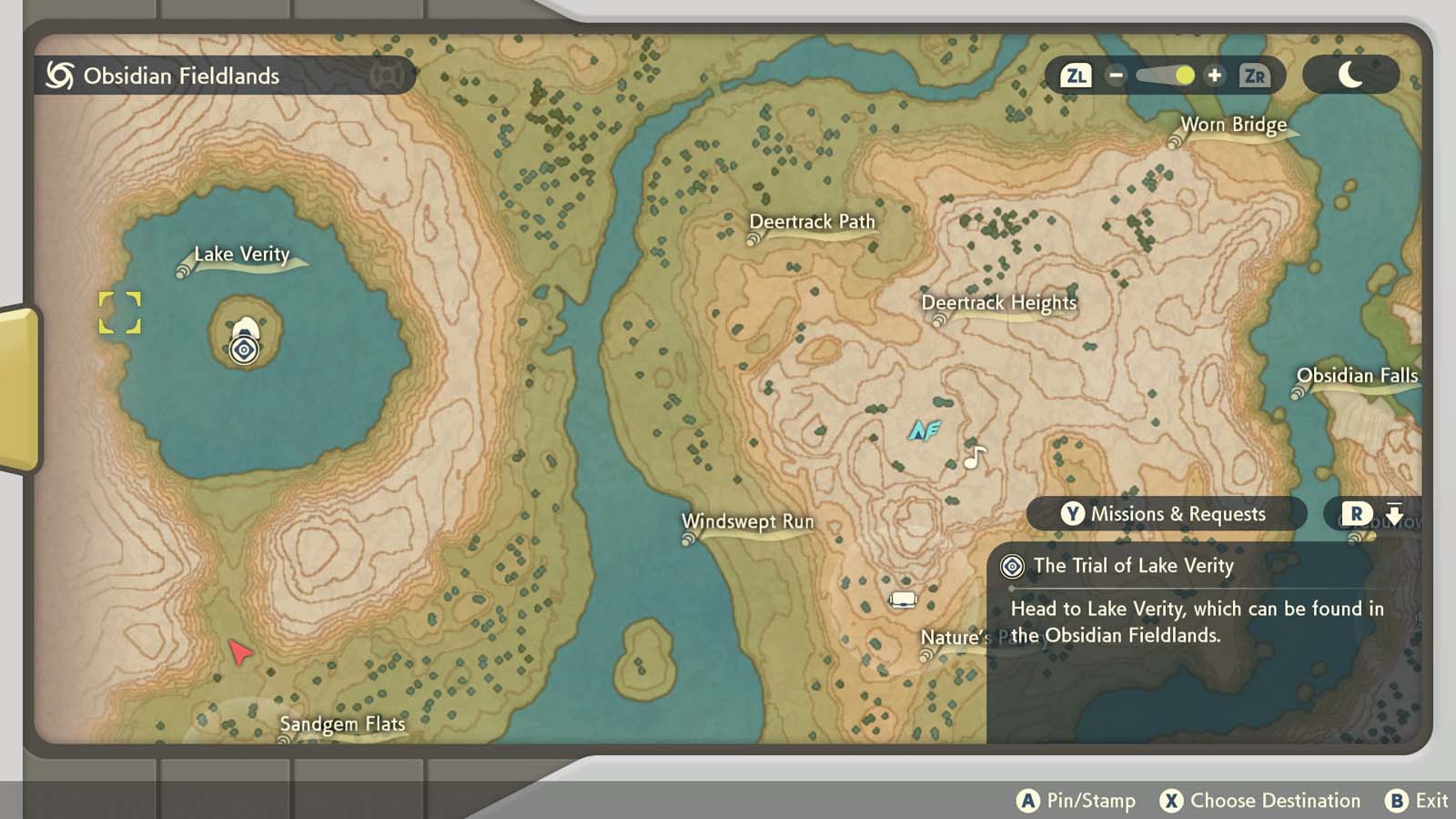
Task: Select "The Trial of Lake Verity" mission entry
Action: click(x=1132, y=566)
